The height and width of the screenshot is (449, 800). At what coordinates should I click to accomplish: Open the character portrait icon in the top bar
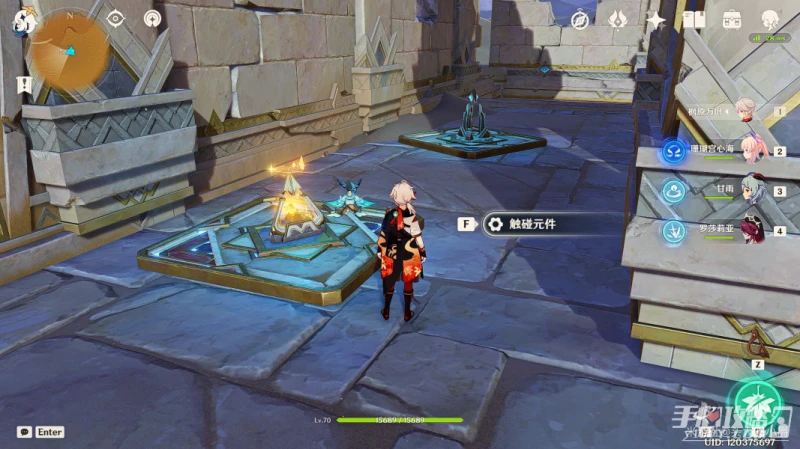tap(770, 19)
